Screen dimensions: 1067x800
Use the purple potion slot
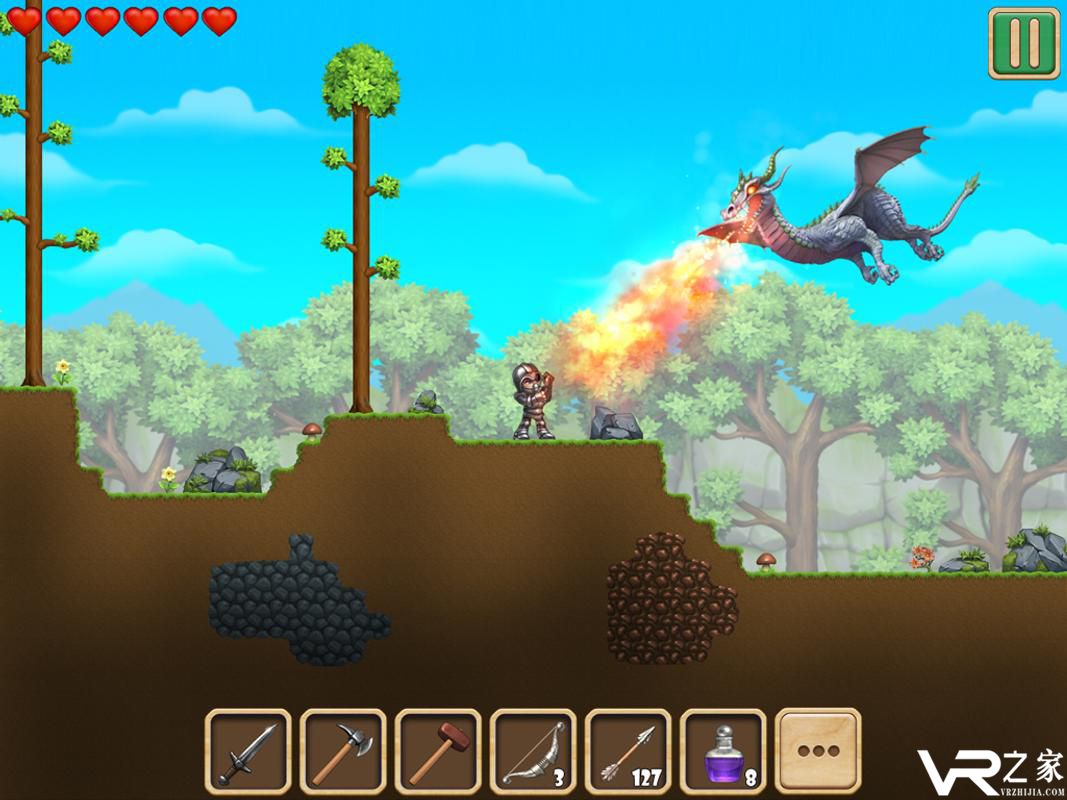point(723,751)
